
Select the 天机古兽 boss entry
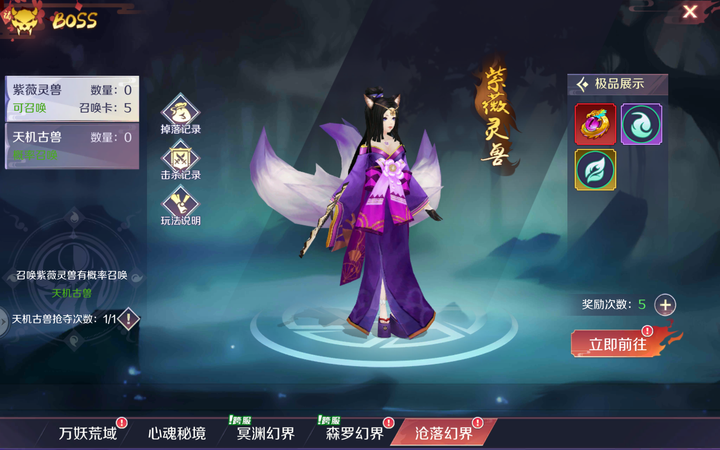pyautogui.click(x=71, y=145)
